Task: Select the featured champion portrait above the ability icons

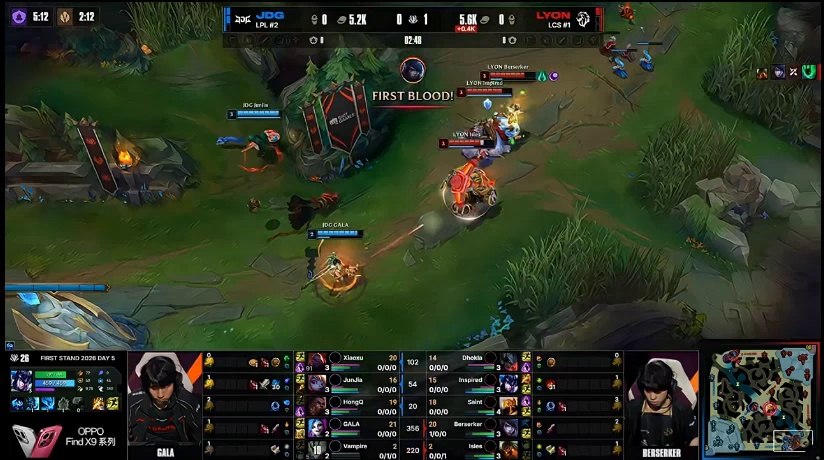Action: coord(20,381)
